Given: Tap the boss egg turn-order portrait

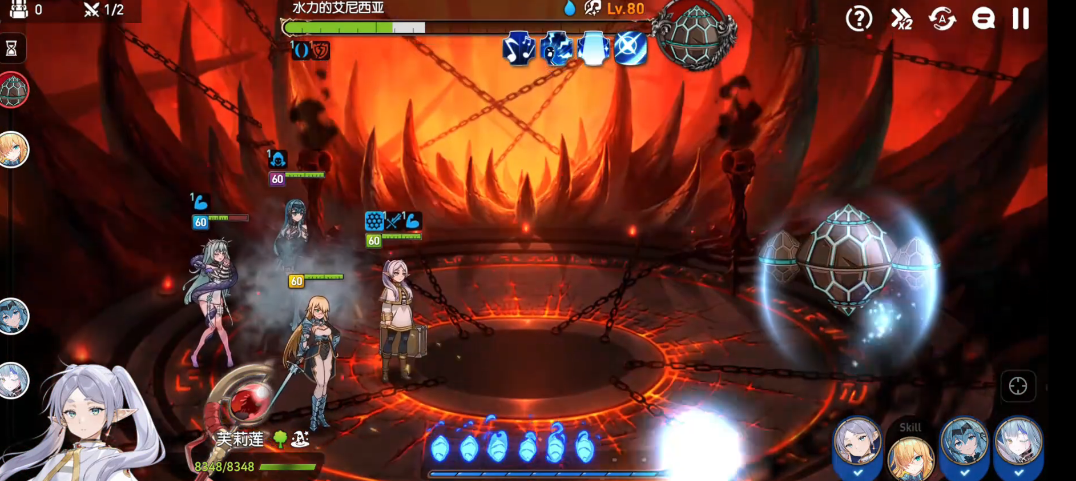Looking at the screenshot, I should (13, 90).
